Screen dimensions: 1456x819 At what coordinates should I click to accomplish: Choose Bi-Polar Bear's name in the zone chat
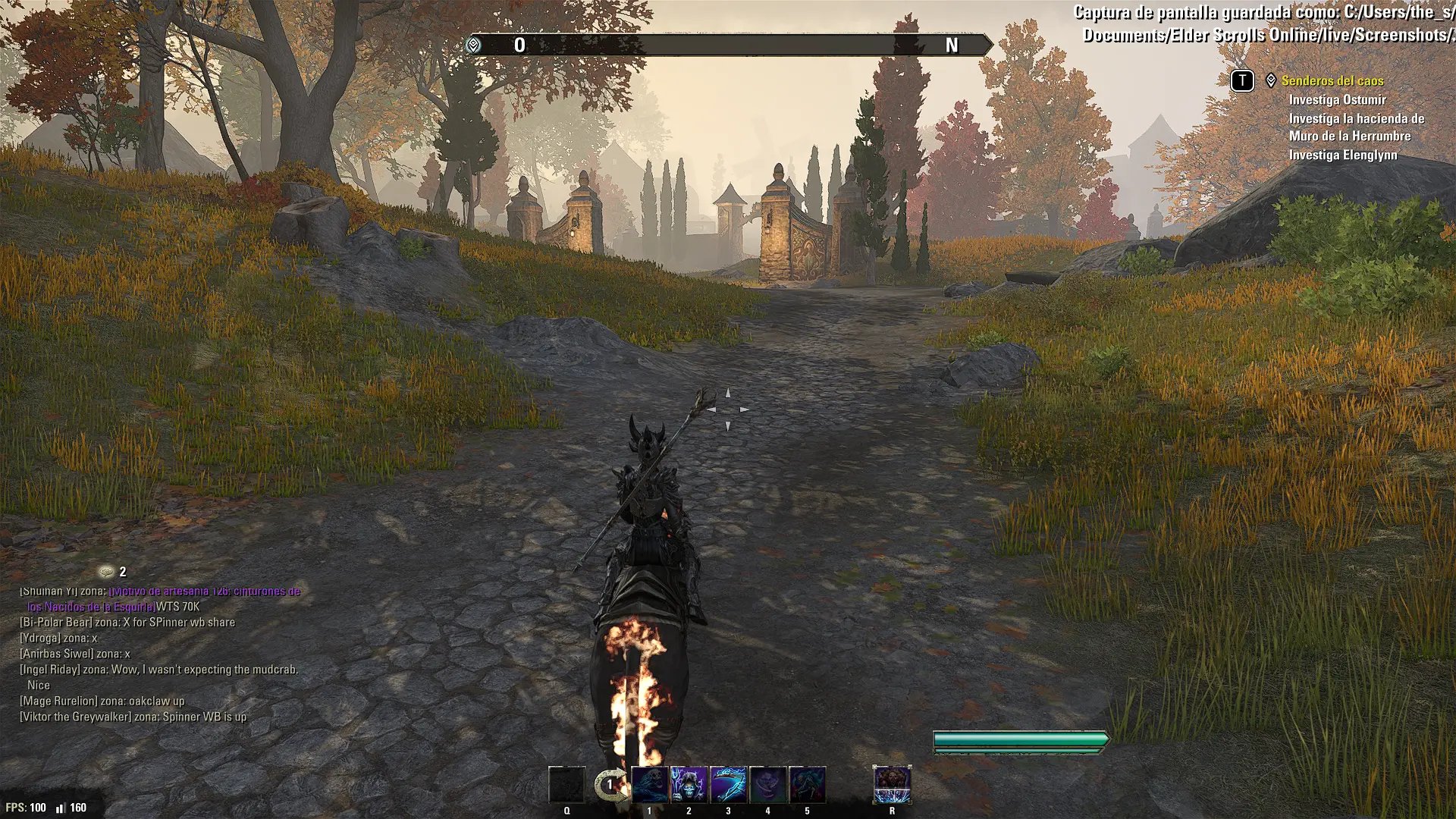(x=56, y=623)
